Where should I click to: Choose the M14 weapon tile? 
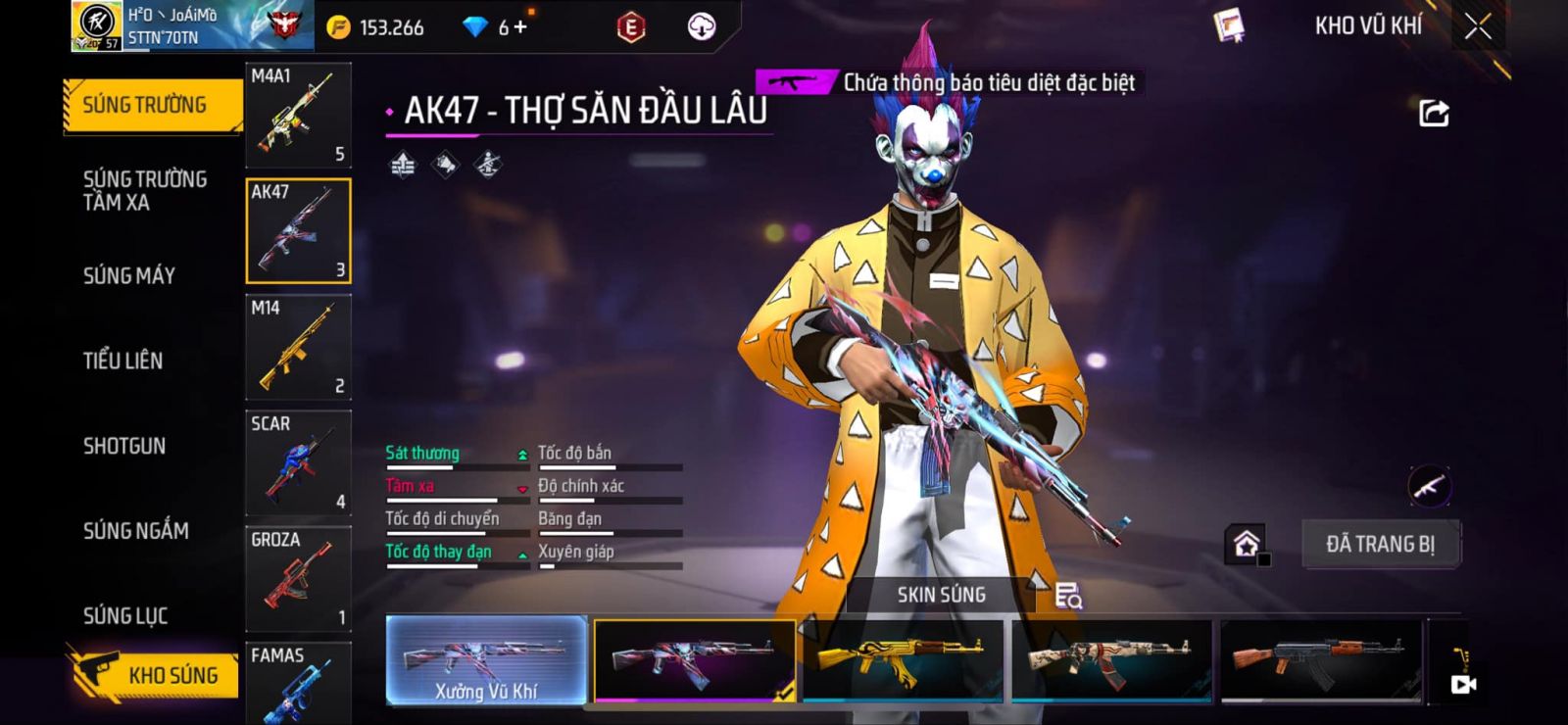coord(298,348)
